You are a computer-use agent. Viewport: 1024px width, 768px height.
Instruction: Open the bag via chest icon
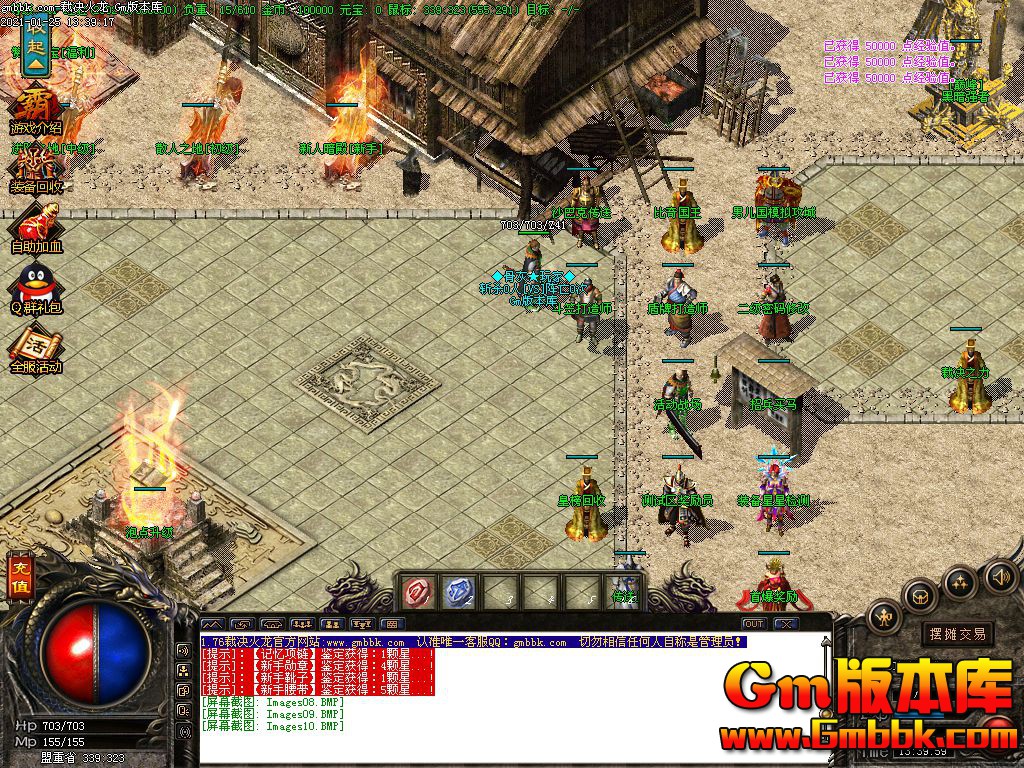919,596
